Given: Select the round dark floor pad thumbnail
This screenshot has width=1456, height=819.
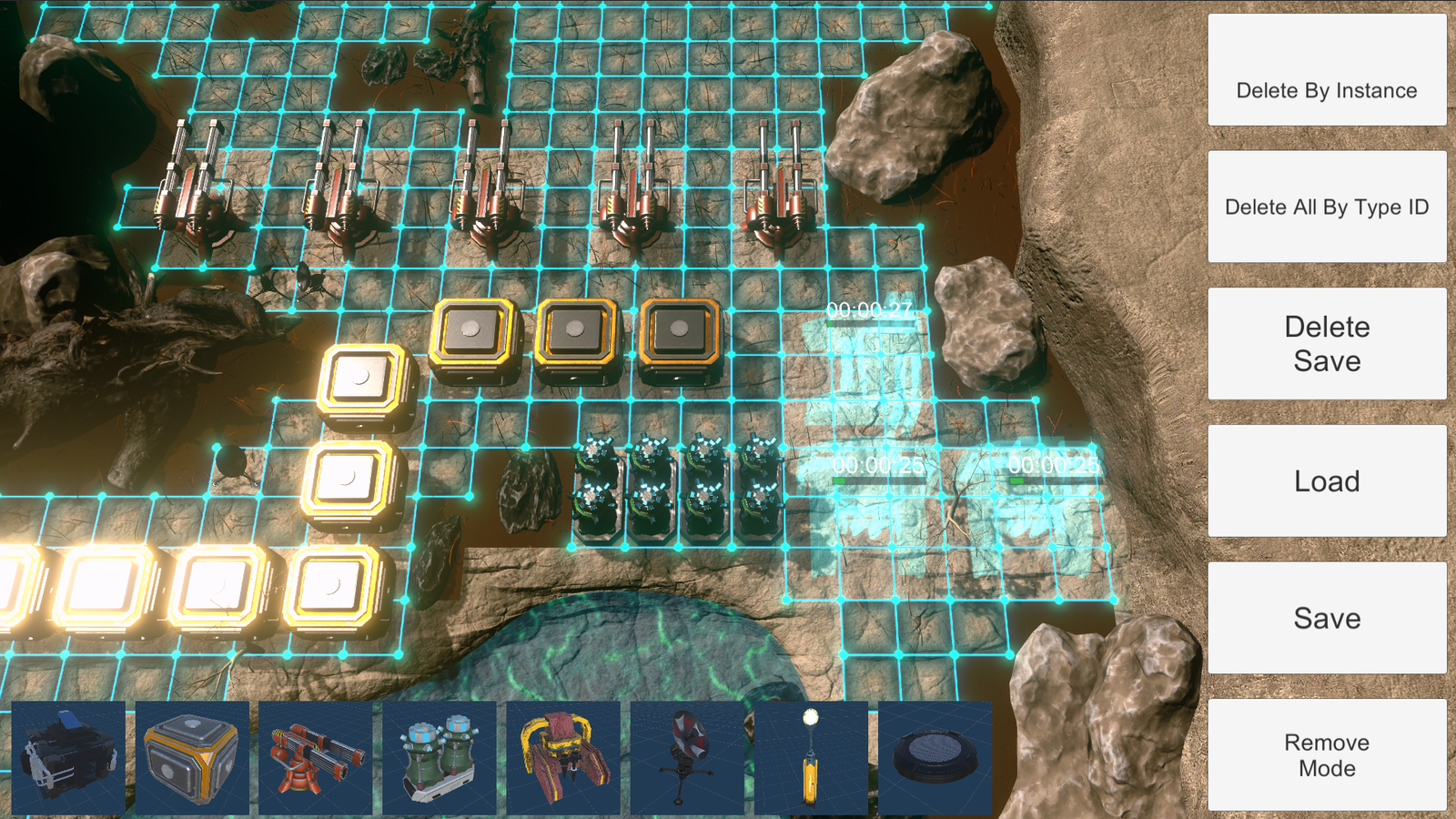Looking at the screenshot, I should [935, 758].
